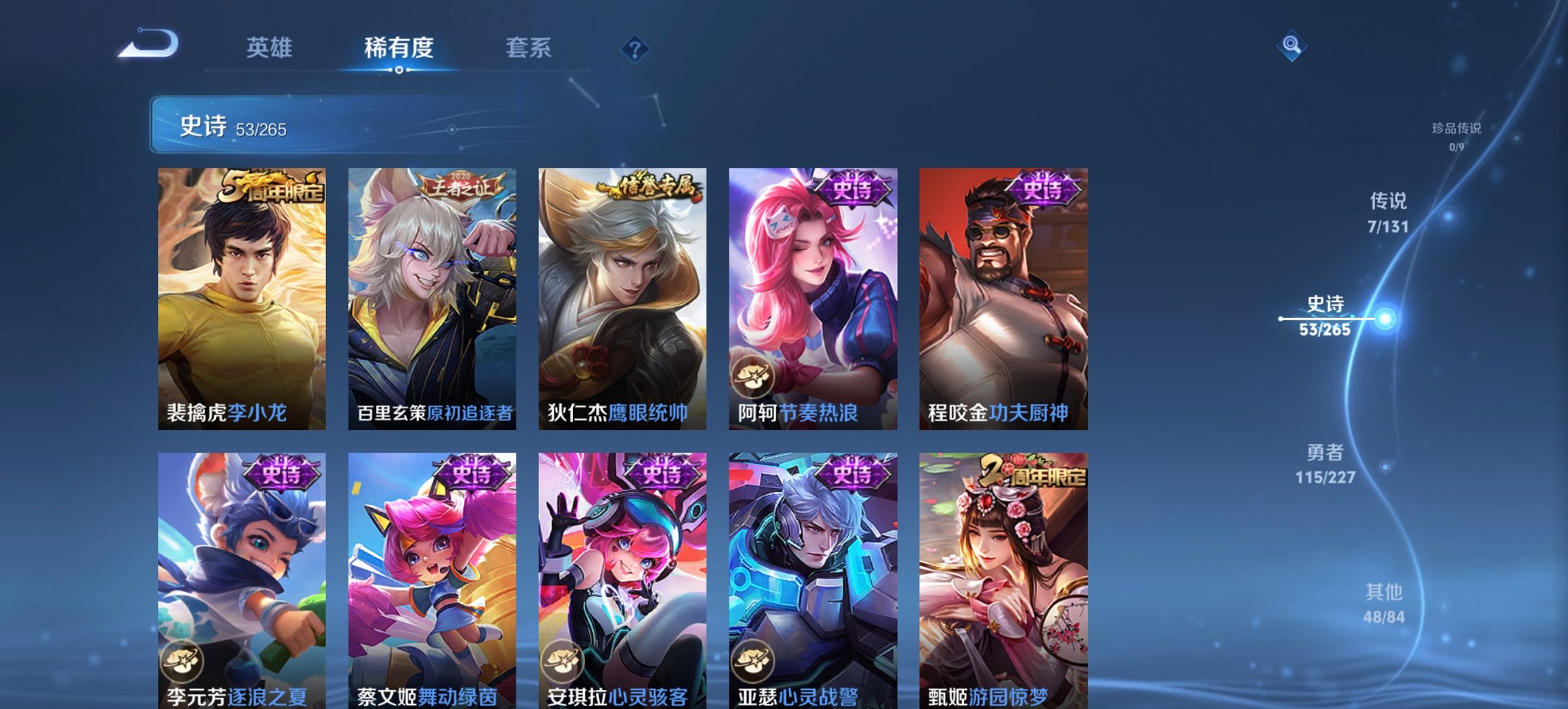Open the 百里玄策 原初追逐者 skin thumbnail
1568x709 pixels.
pos(433,294)
